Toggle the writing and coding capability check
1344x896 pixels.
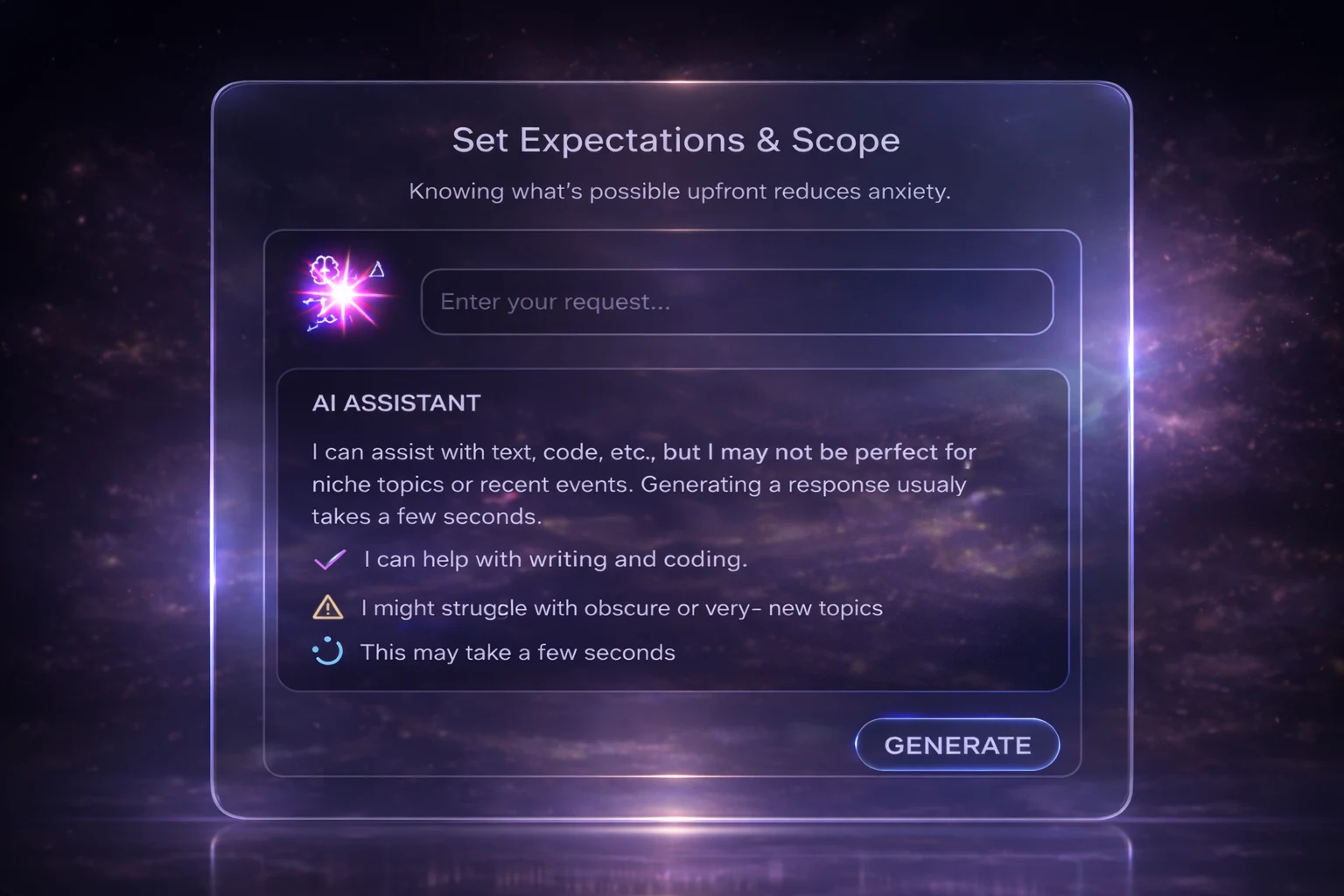pyautogui.click(x=555, y=559)
